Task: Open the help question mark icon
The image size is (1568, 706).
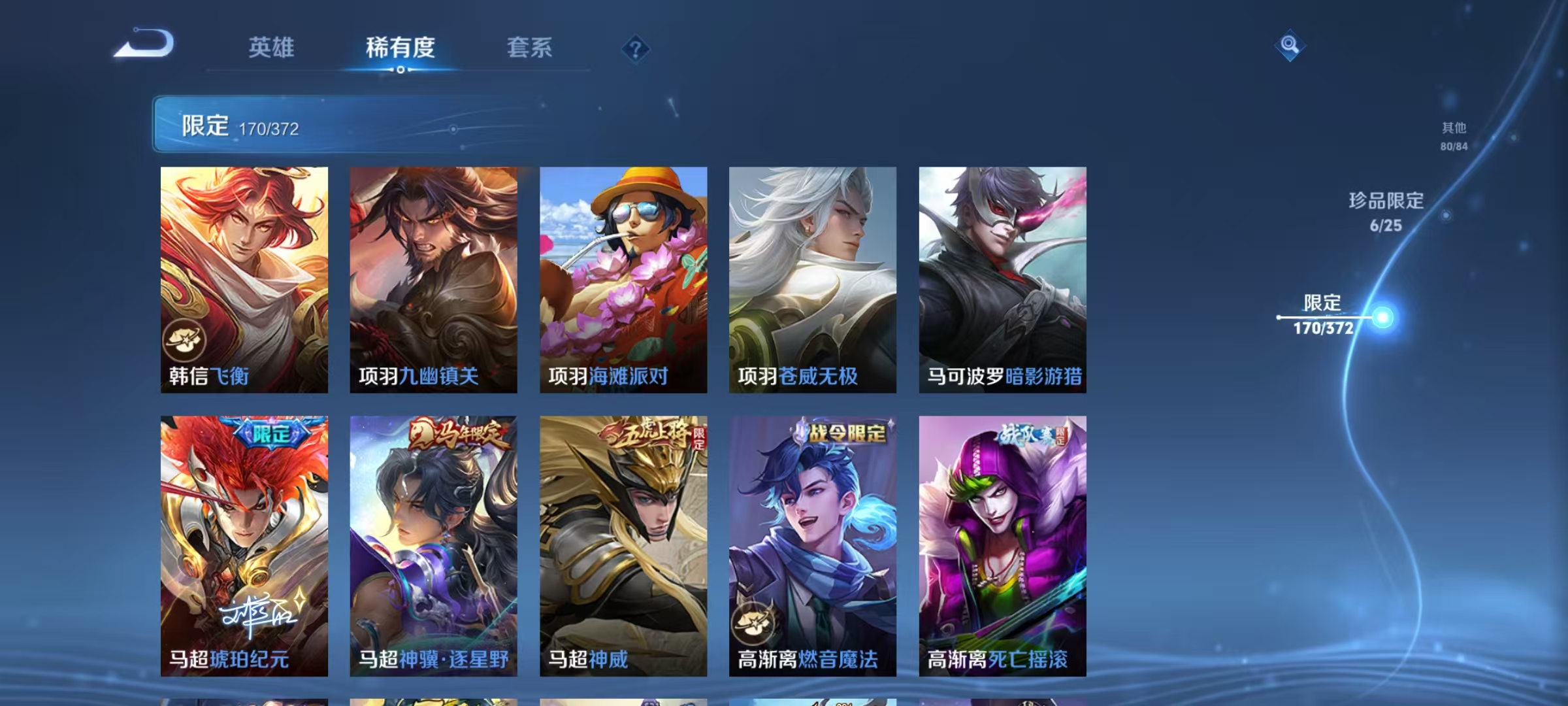Action: tap(636, 48)
